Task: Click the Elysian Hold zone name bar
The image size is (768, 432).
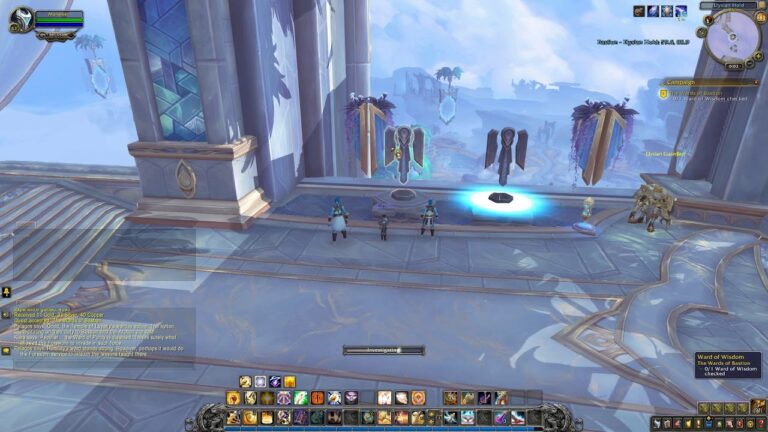Action: coord(730,5)
